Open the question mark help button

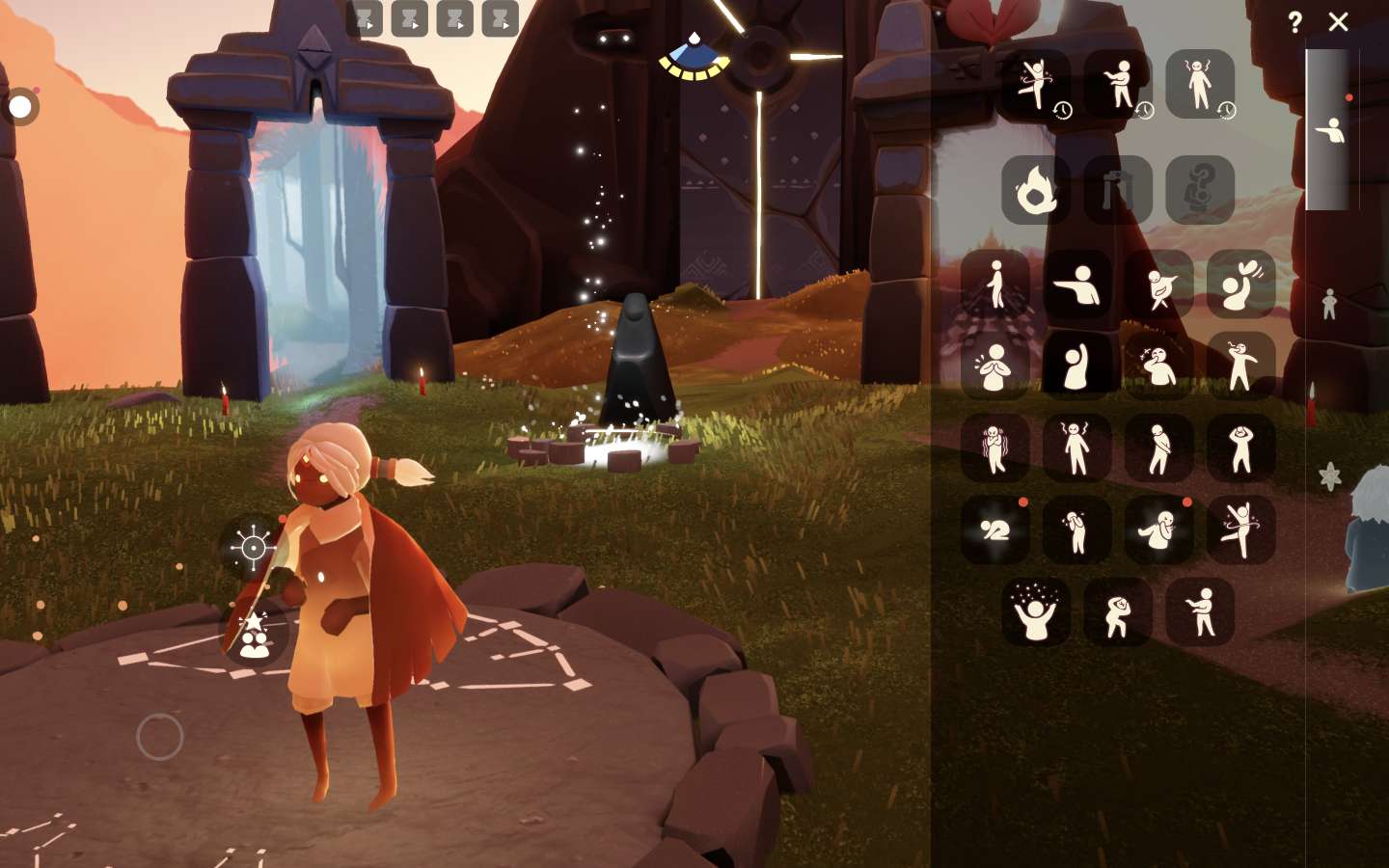1294,21
